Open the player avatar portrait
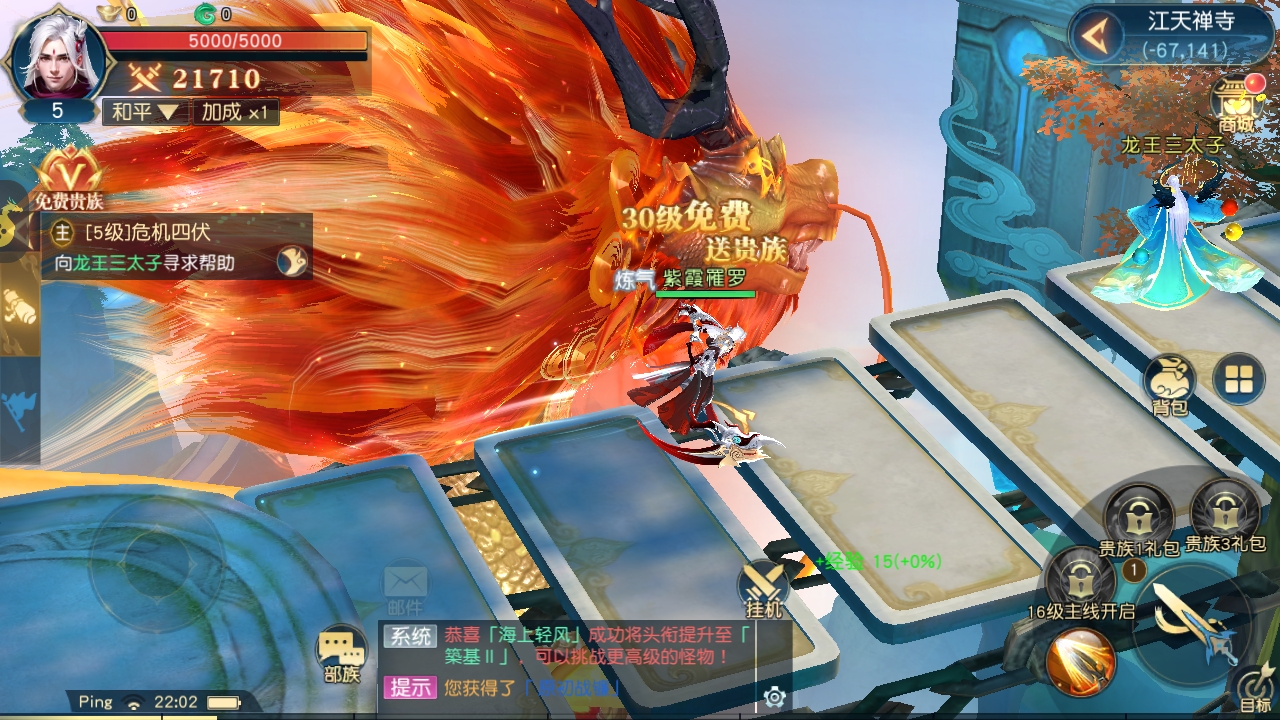 (x=57, y=58)
